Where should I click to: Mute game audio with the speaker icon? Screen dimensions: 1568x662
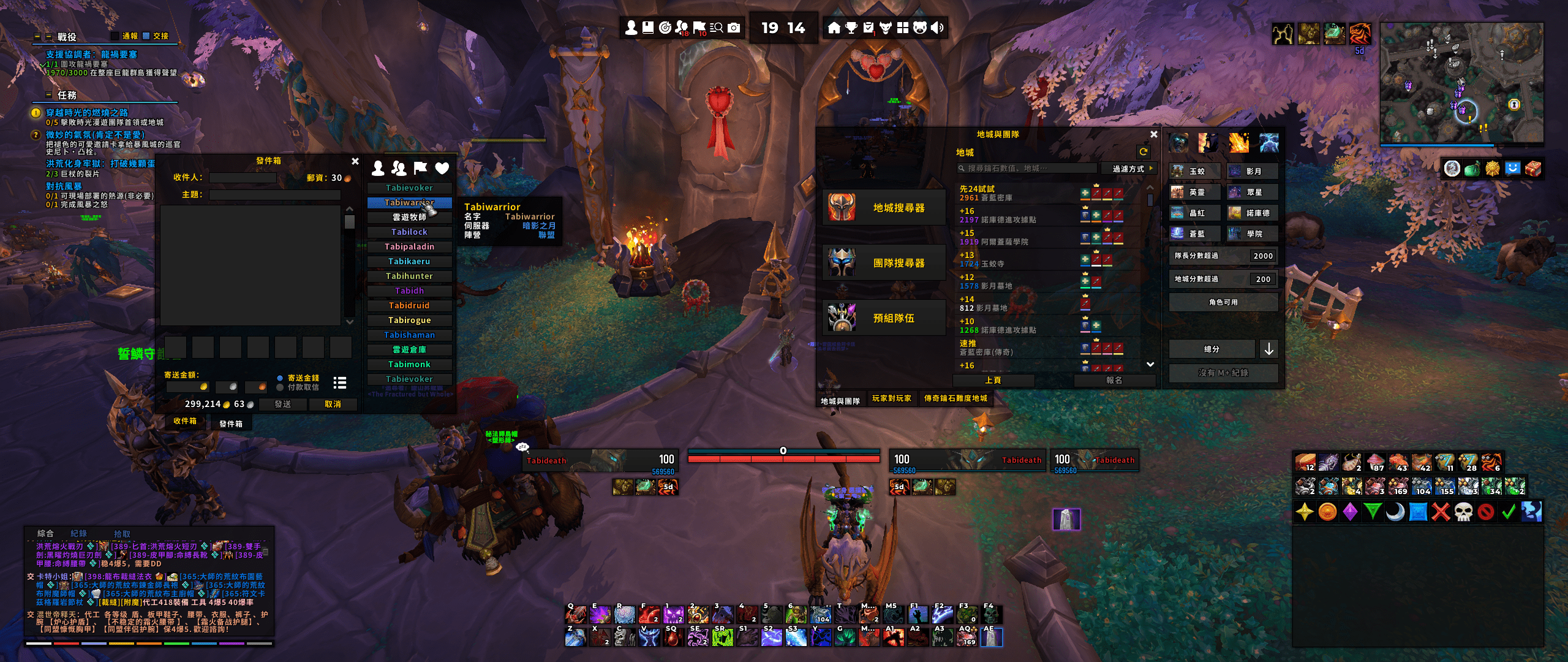pos(936,28)
